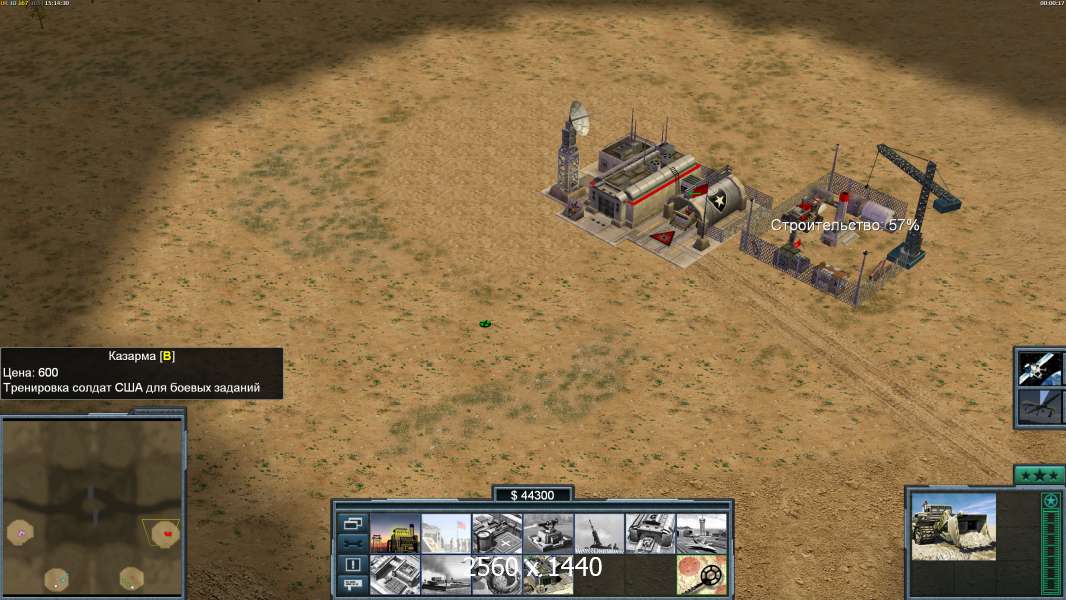This screenshot has width=1066, height=600.
Task: Build the airfield with control tower
Action: [701, 534]
